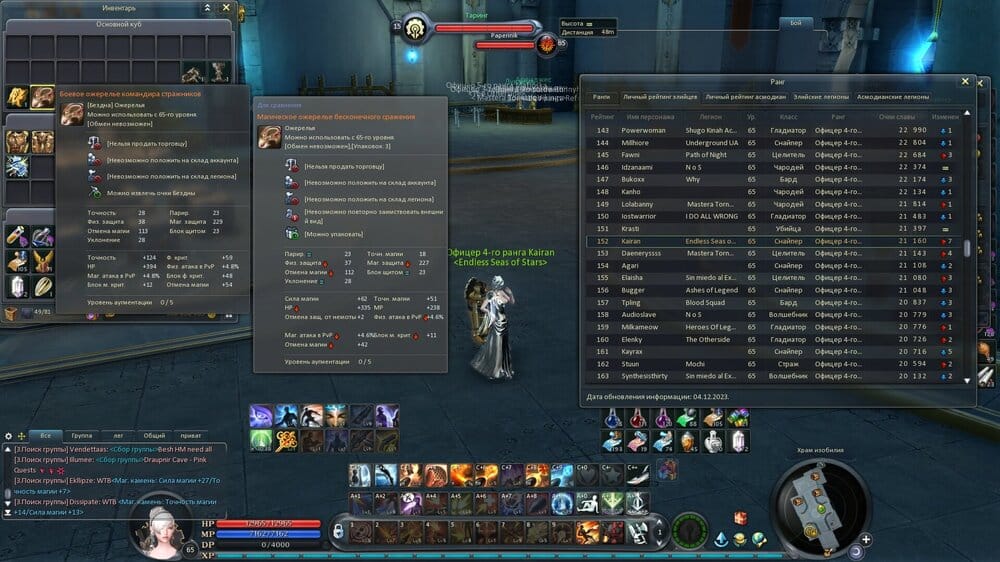The height and width of the screenshot is (562, 1000).
Task: Activate the glowing eye skill icon
Action: click(260, 416)
